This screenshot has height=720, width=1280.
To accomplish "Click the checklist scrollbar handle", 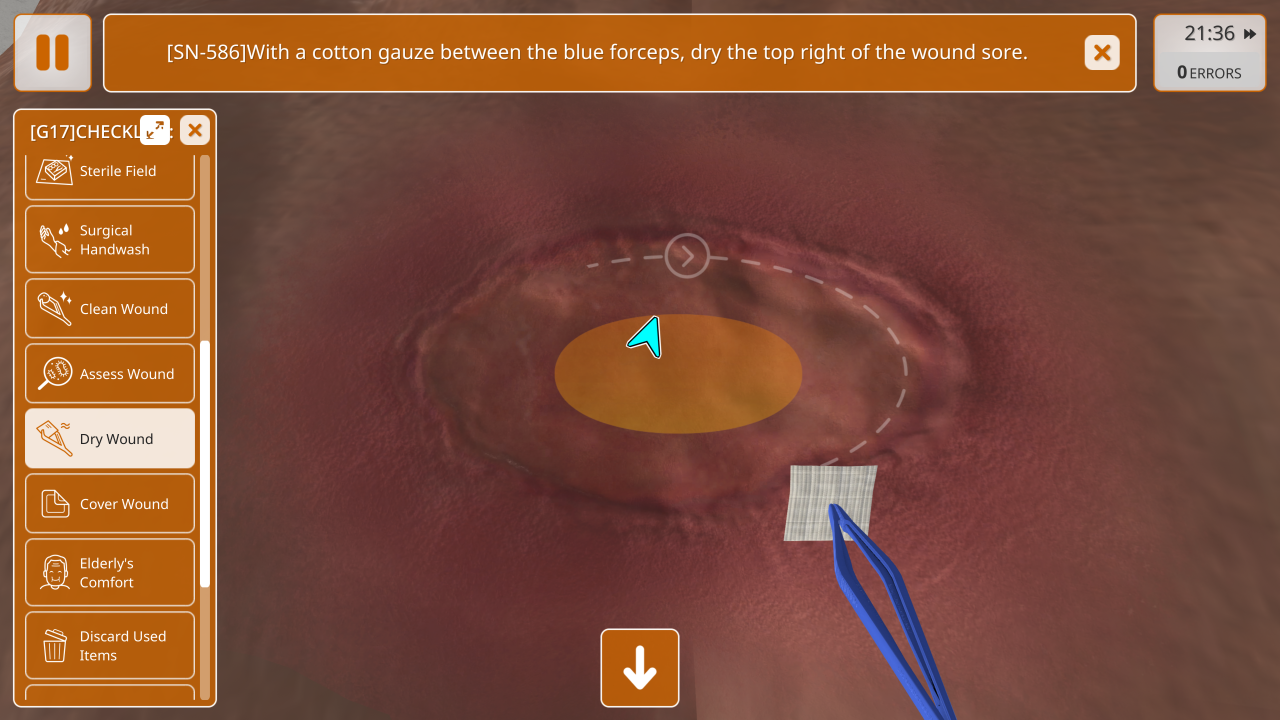I will pyautogui.click(x=205, y=462).
